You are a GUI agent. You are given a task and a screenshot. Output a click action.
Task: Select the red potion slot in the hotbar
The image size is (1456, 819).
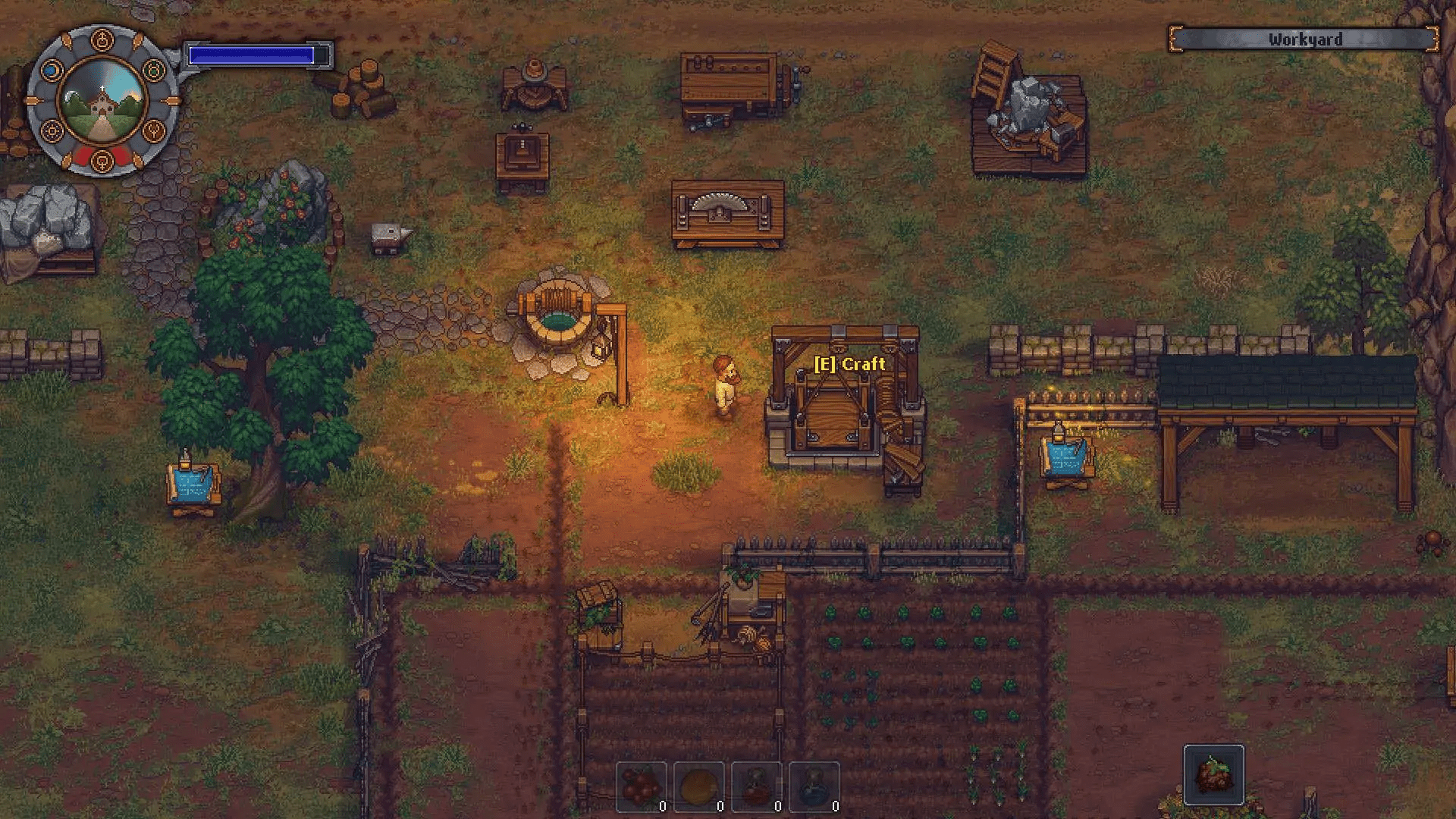757,786
